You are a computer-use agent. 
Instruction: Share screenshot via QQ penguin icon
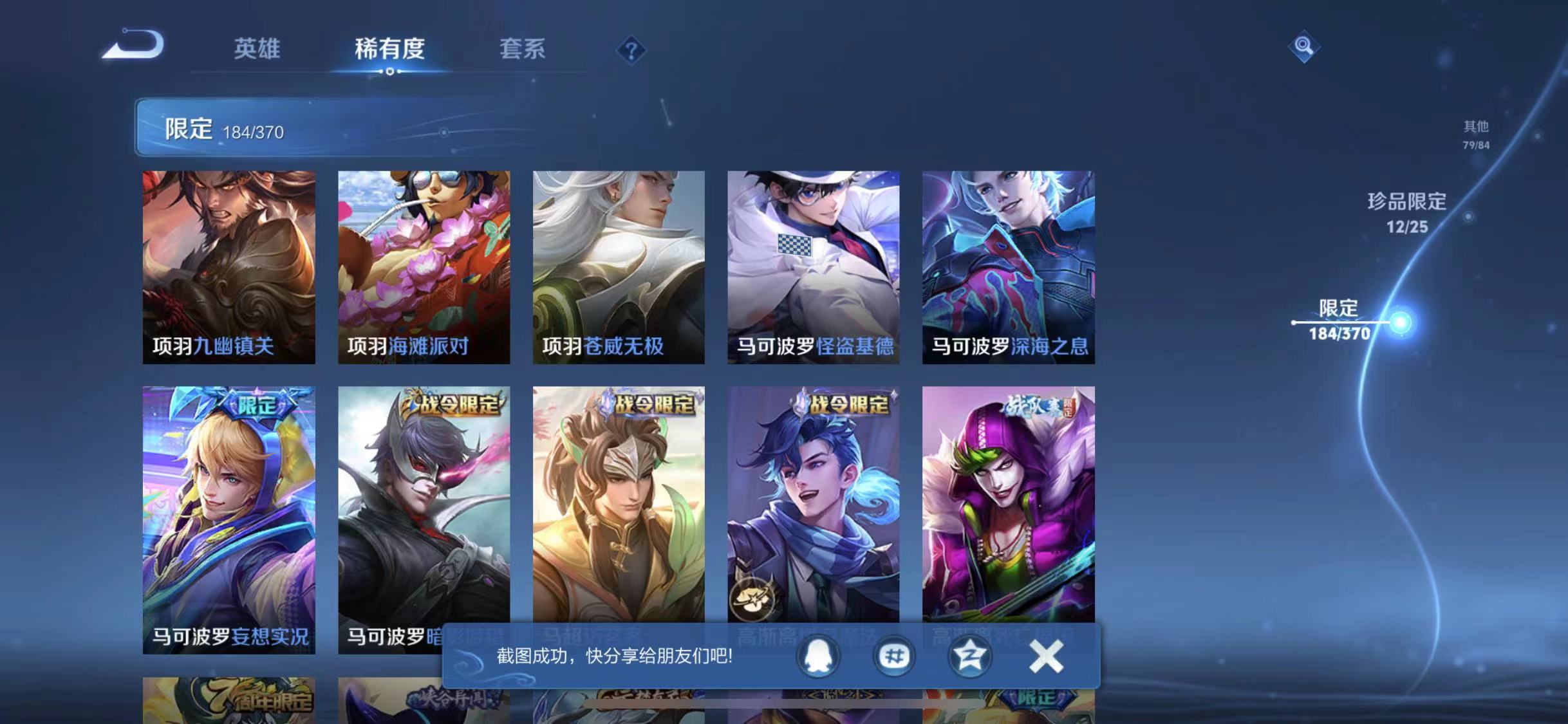[x=819, y=657]
